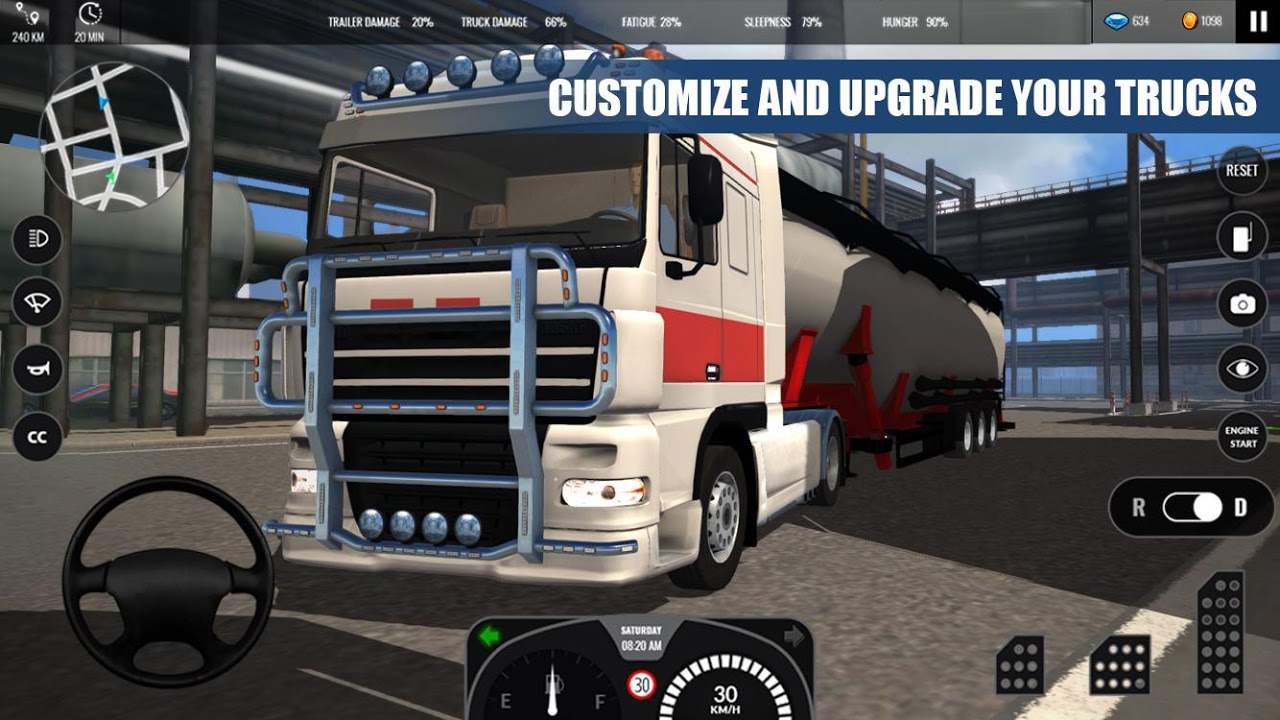Toggle the right turn signal arrow

[x=795, y=634]
